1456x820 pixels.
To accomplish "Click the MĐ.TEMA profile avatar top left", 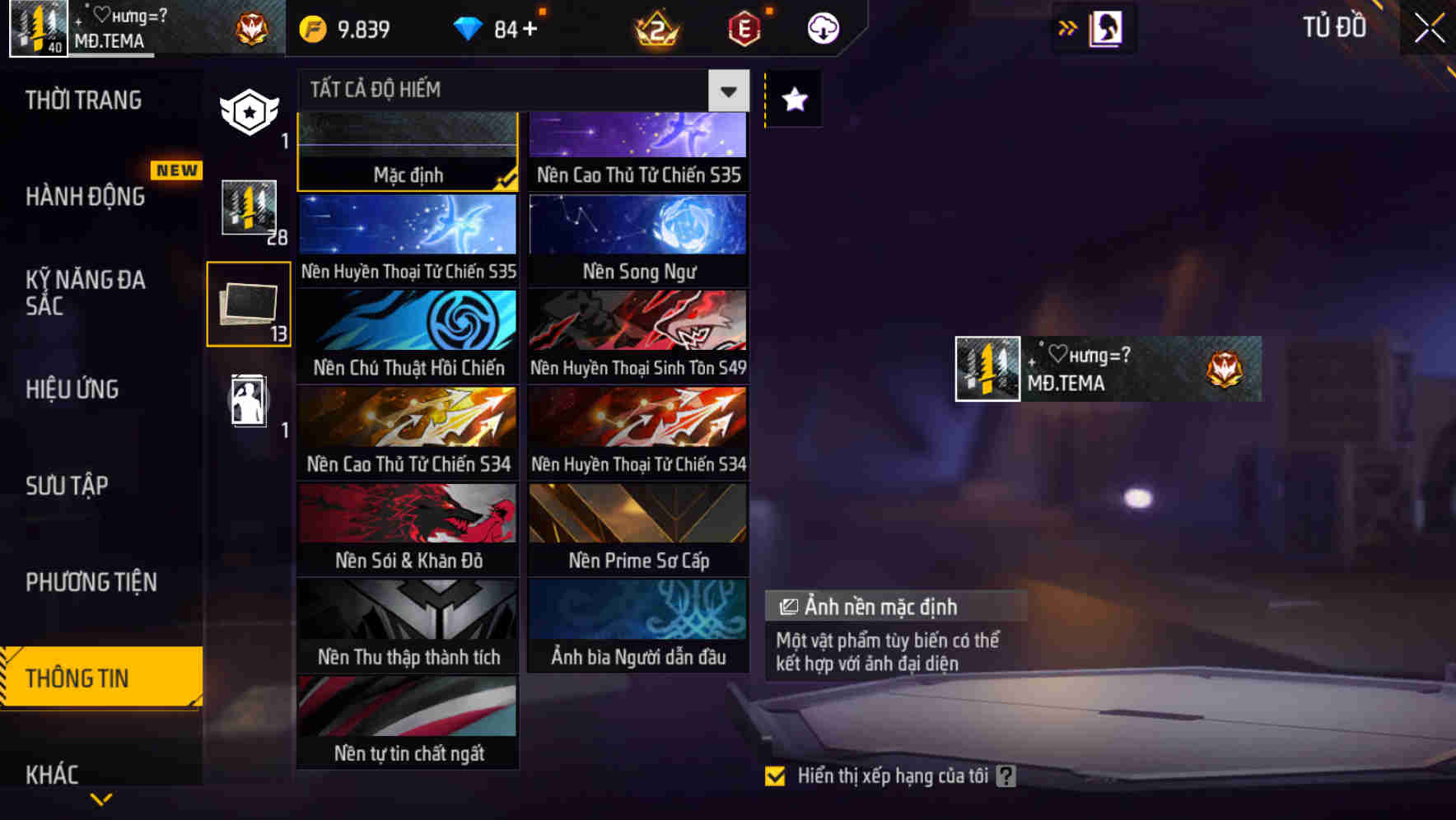I will [36, 27].
